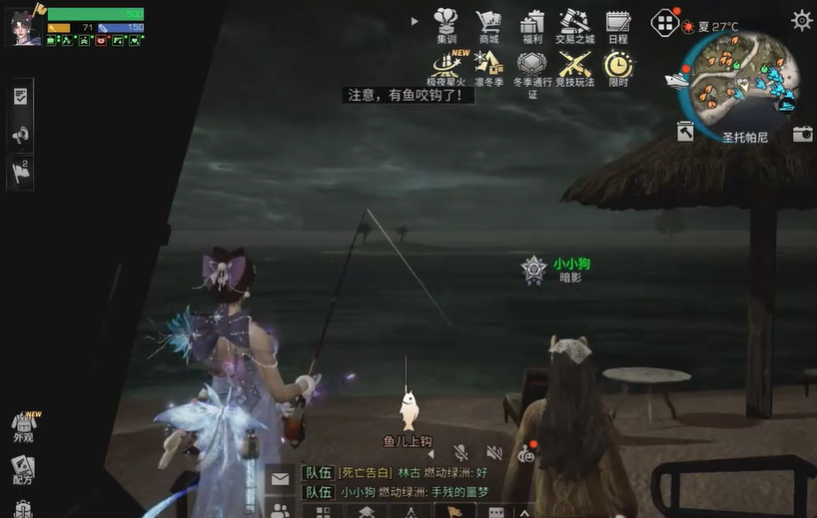Open the settings gear

(801, 20)
